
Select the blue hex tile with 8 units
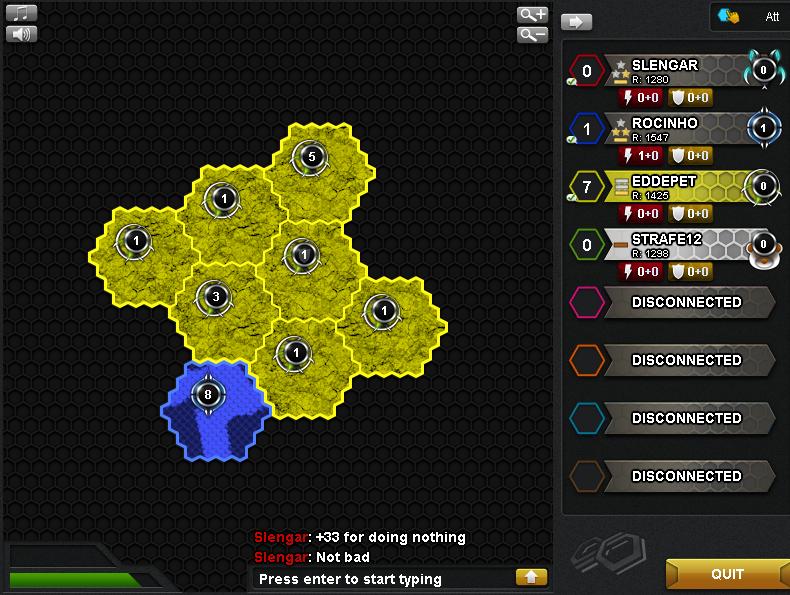[214, 408]
